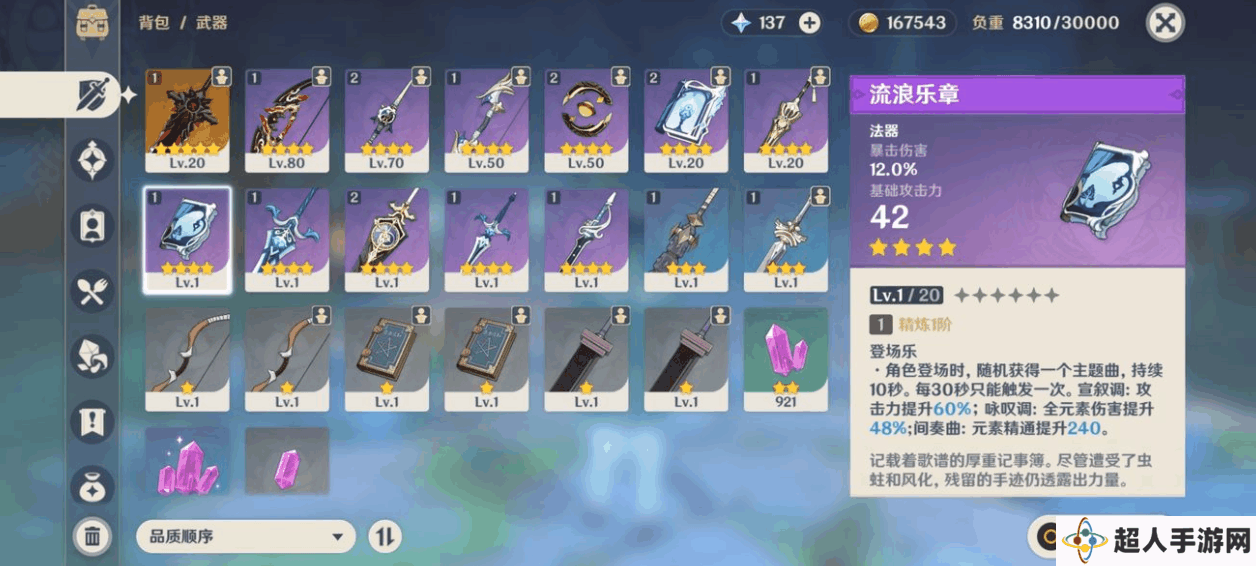Open the character card development items tab
The image size is (1256, 566).
(x=92, y=225)
